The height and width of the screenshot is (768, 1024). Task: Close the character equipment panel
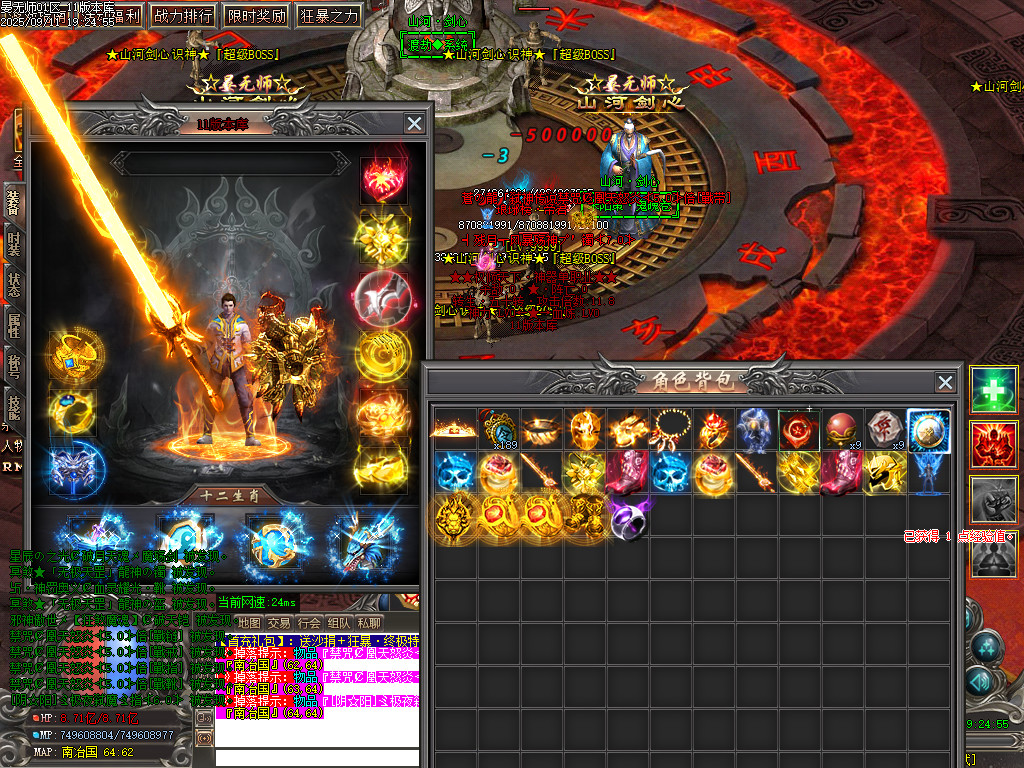pyautogui.click(x=414, y=123)
